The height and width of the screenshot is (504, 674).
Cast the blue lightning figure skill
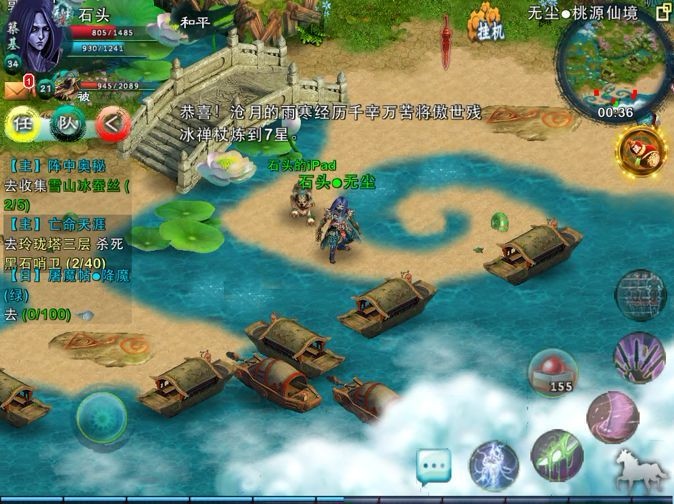pos(494,465)
